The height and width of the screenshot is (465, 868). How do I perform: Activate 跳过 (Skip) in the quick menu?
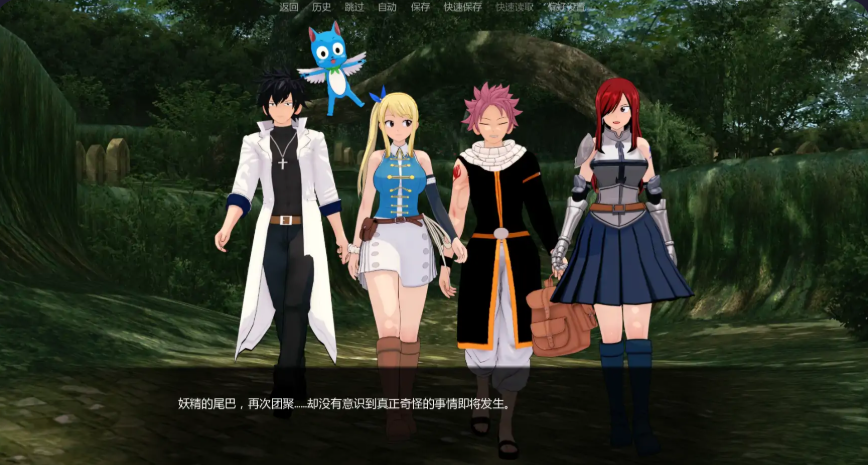point(354,7)
